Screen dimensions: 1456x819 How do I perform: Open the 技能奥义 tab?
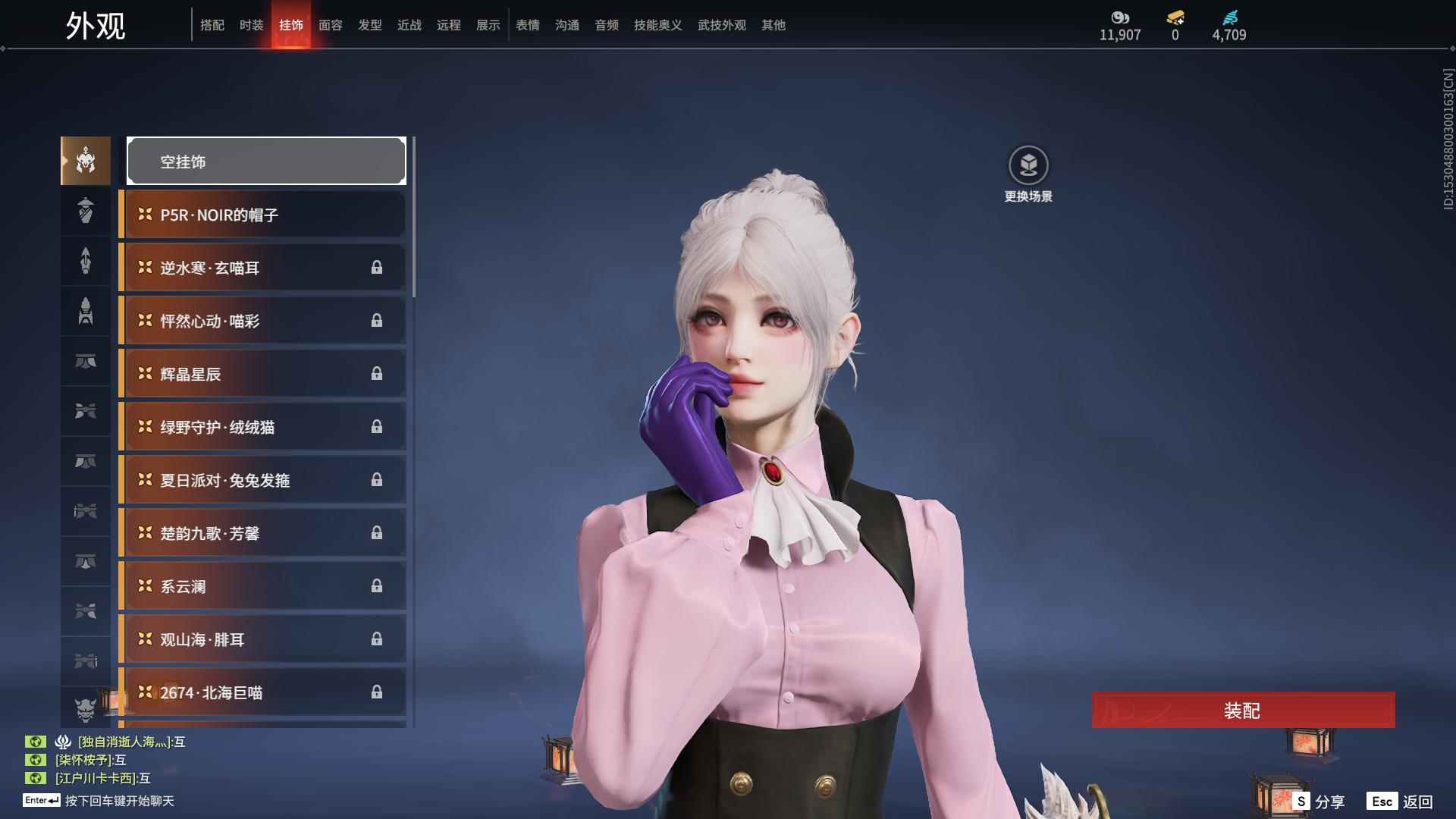click(x=657, y=25)
